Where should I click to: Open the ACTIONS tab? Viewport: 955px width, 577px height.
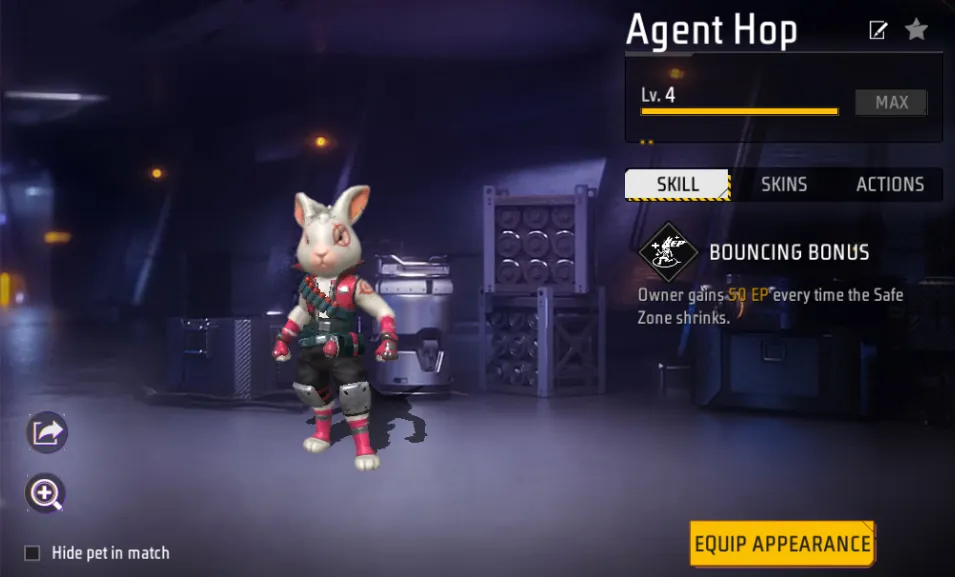click(x=889, y=185)
